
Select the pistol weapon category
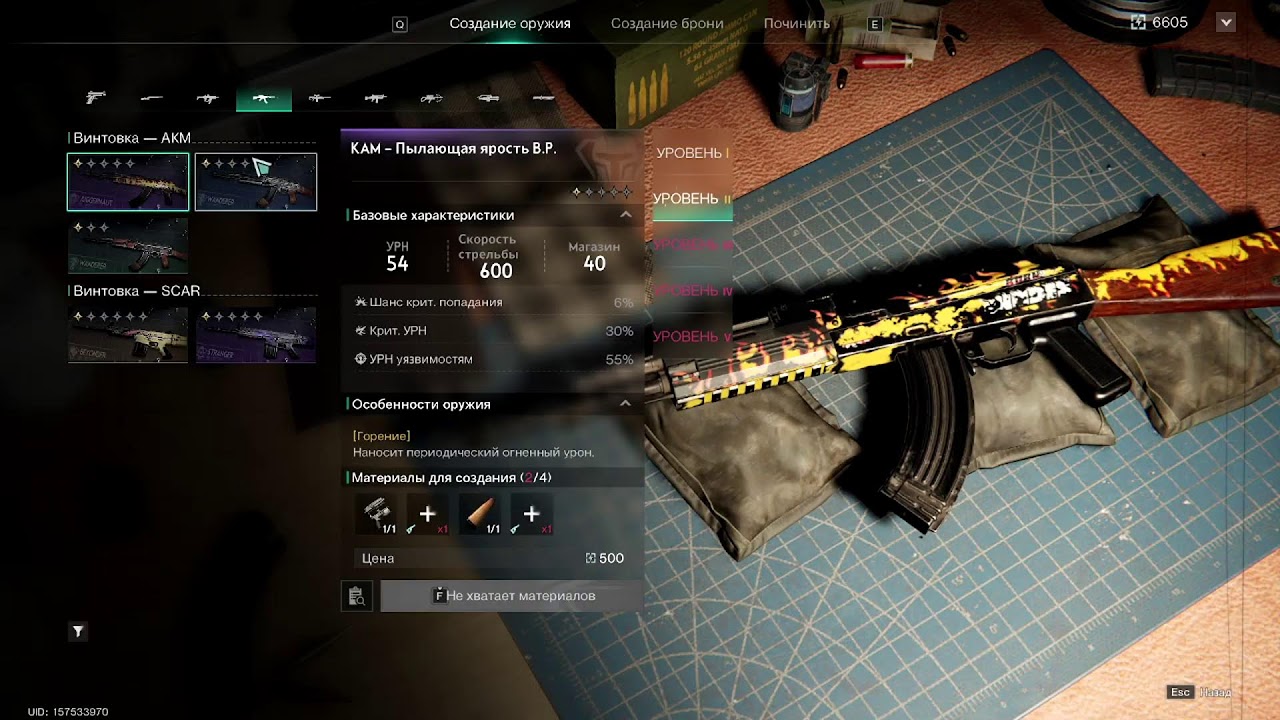pos(96,98)
